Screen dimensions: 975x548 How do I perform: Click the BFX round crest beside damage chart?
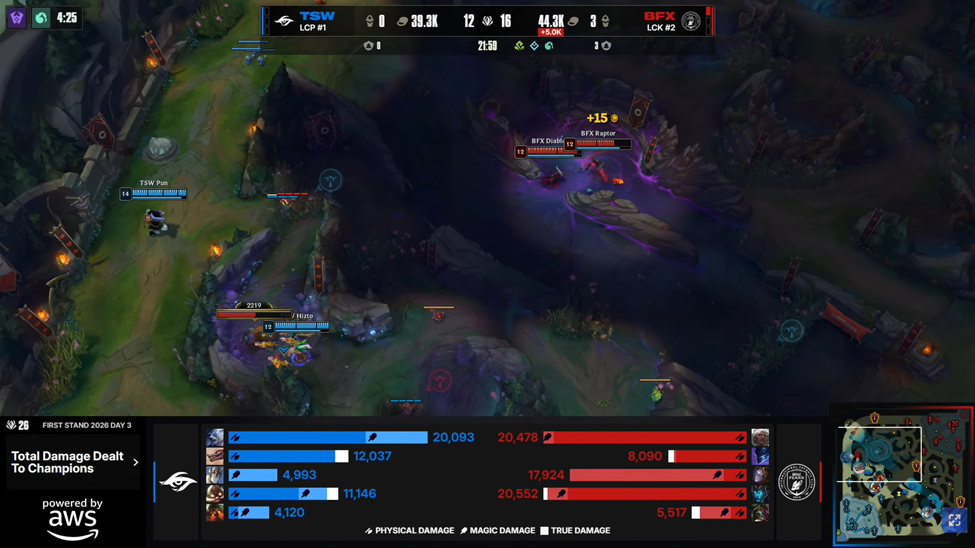coord(796,483)
